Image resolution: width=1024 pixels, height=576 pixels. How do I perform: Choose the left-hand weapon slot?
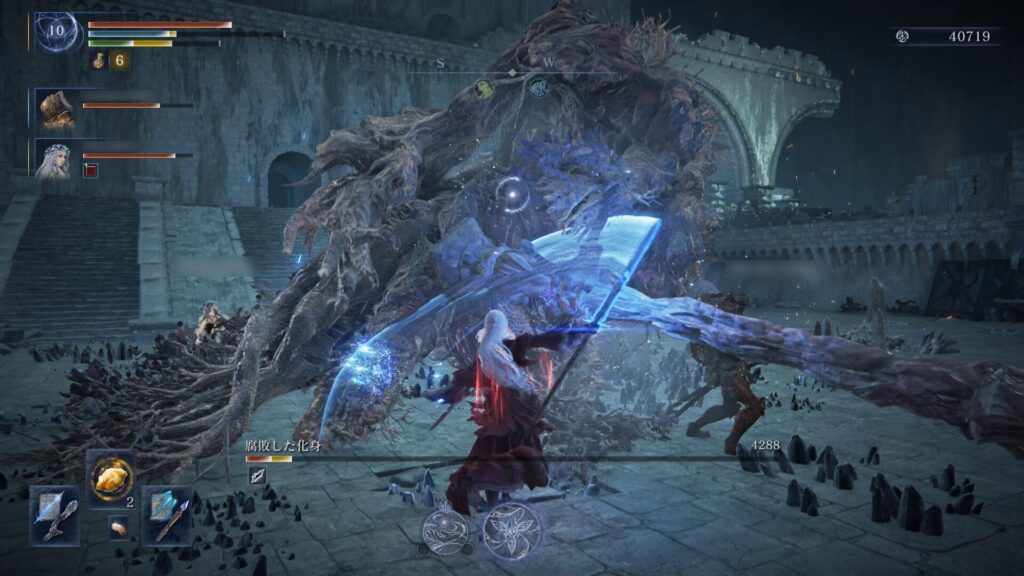(x=54, y=514)
